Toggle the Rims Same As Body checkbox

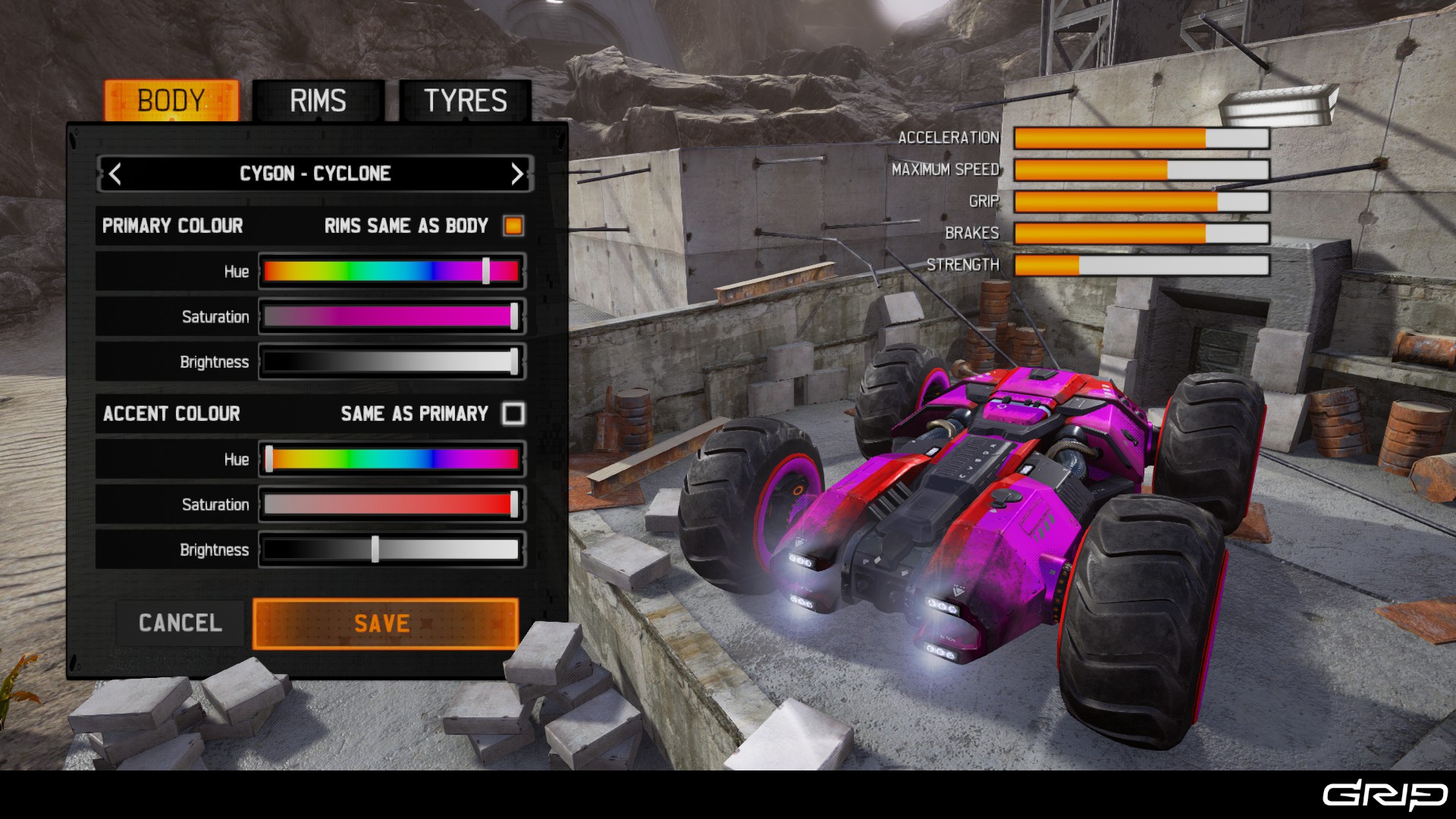point(513,226)
